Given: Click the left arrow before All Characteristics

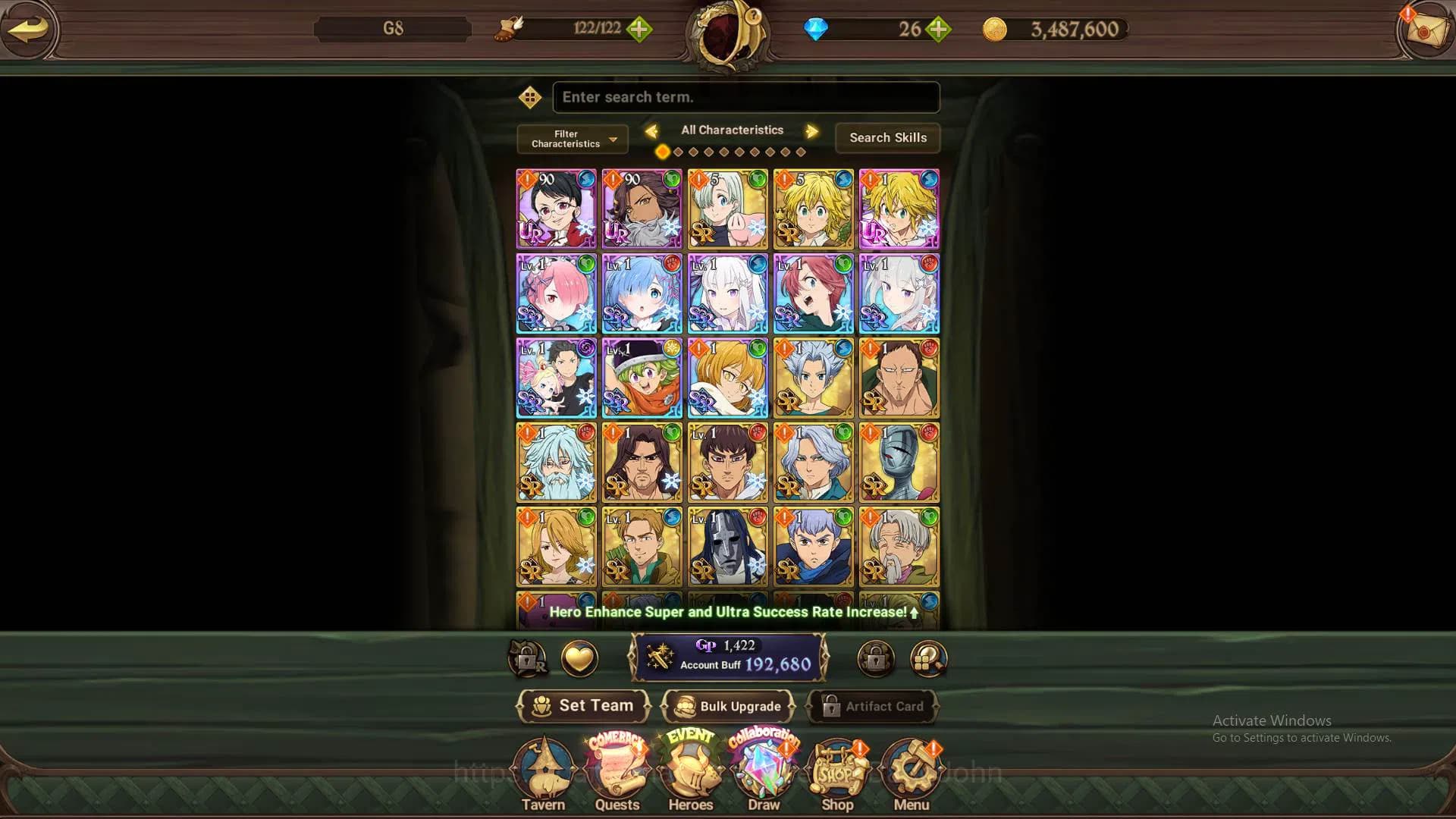Looking at the screenshot, I should point(653,130).
